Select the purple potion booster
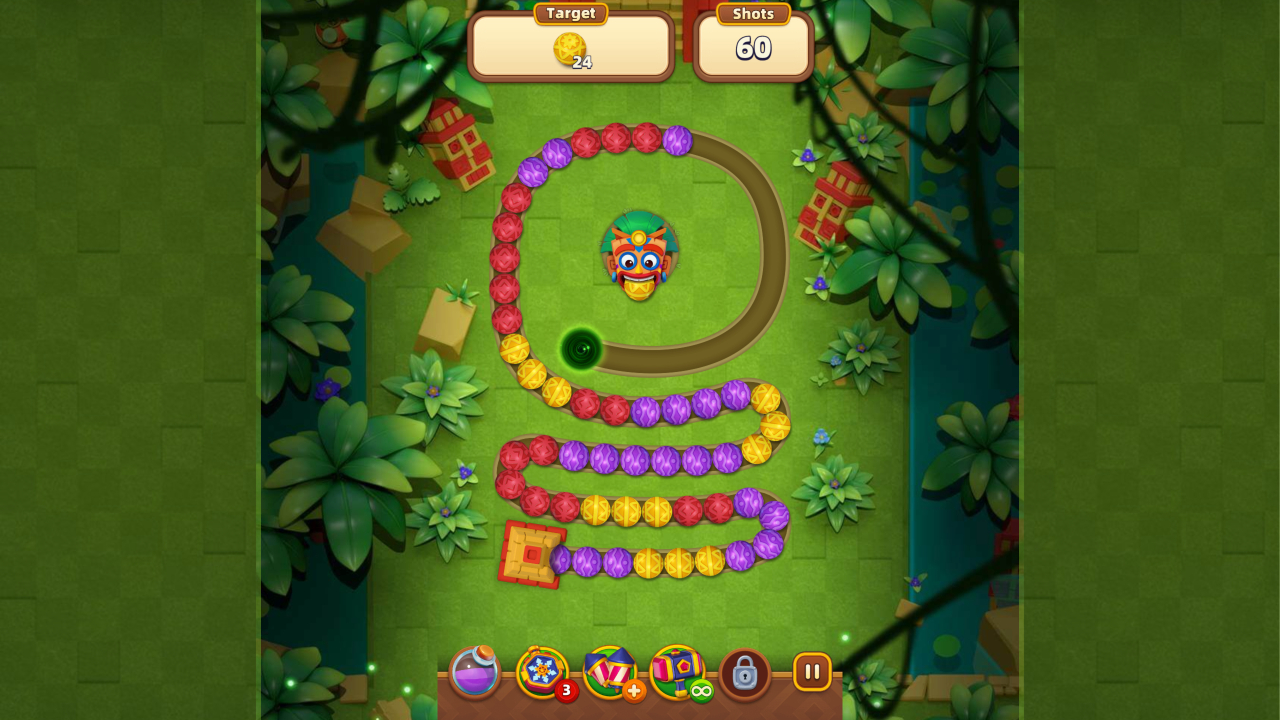This screenshot has height=720, width=1280. 474,673
